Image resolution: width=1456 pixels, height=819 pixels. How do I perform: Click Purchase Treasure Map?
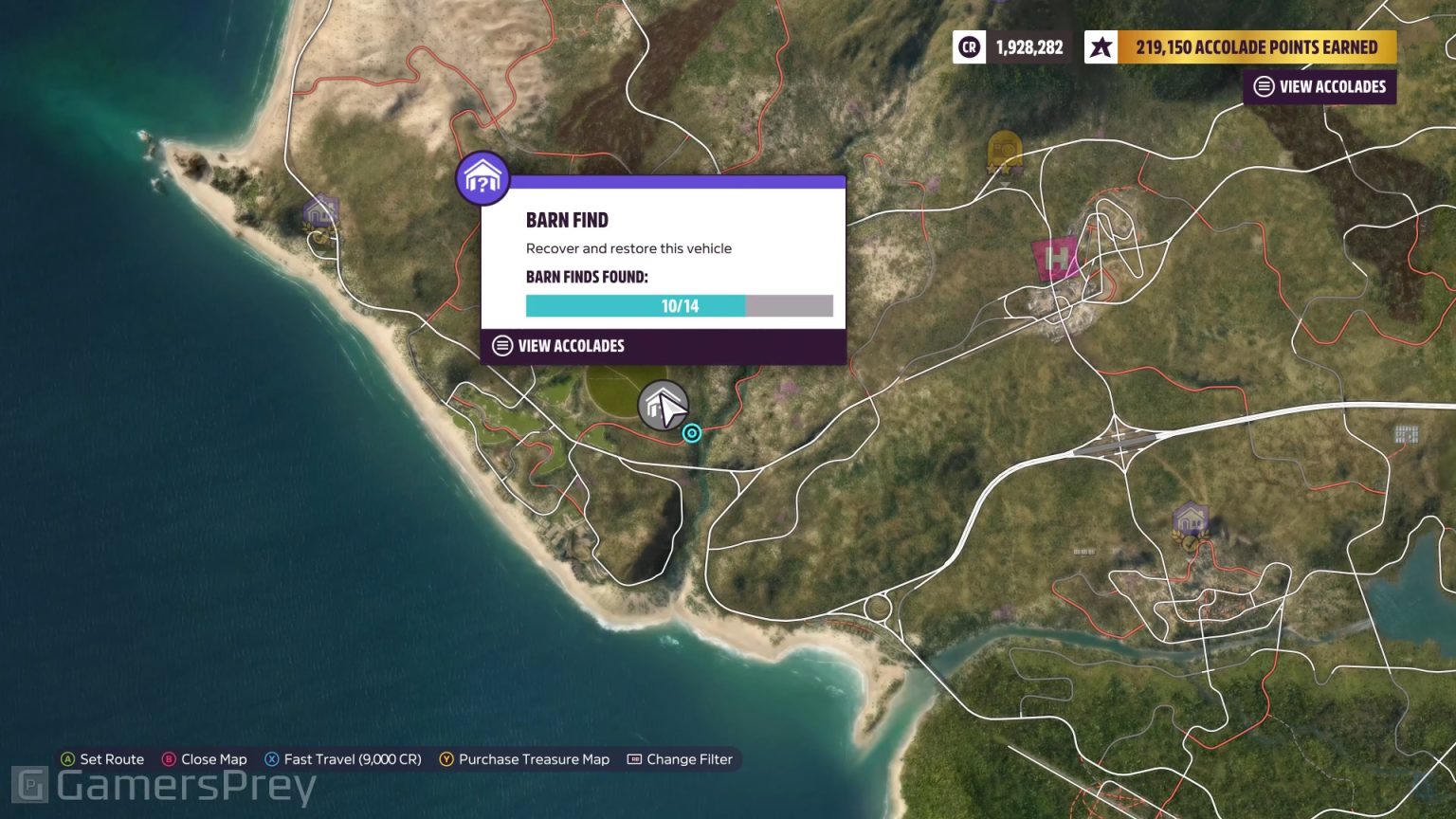tap(534, 758)
